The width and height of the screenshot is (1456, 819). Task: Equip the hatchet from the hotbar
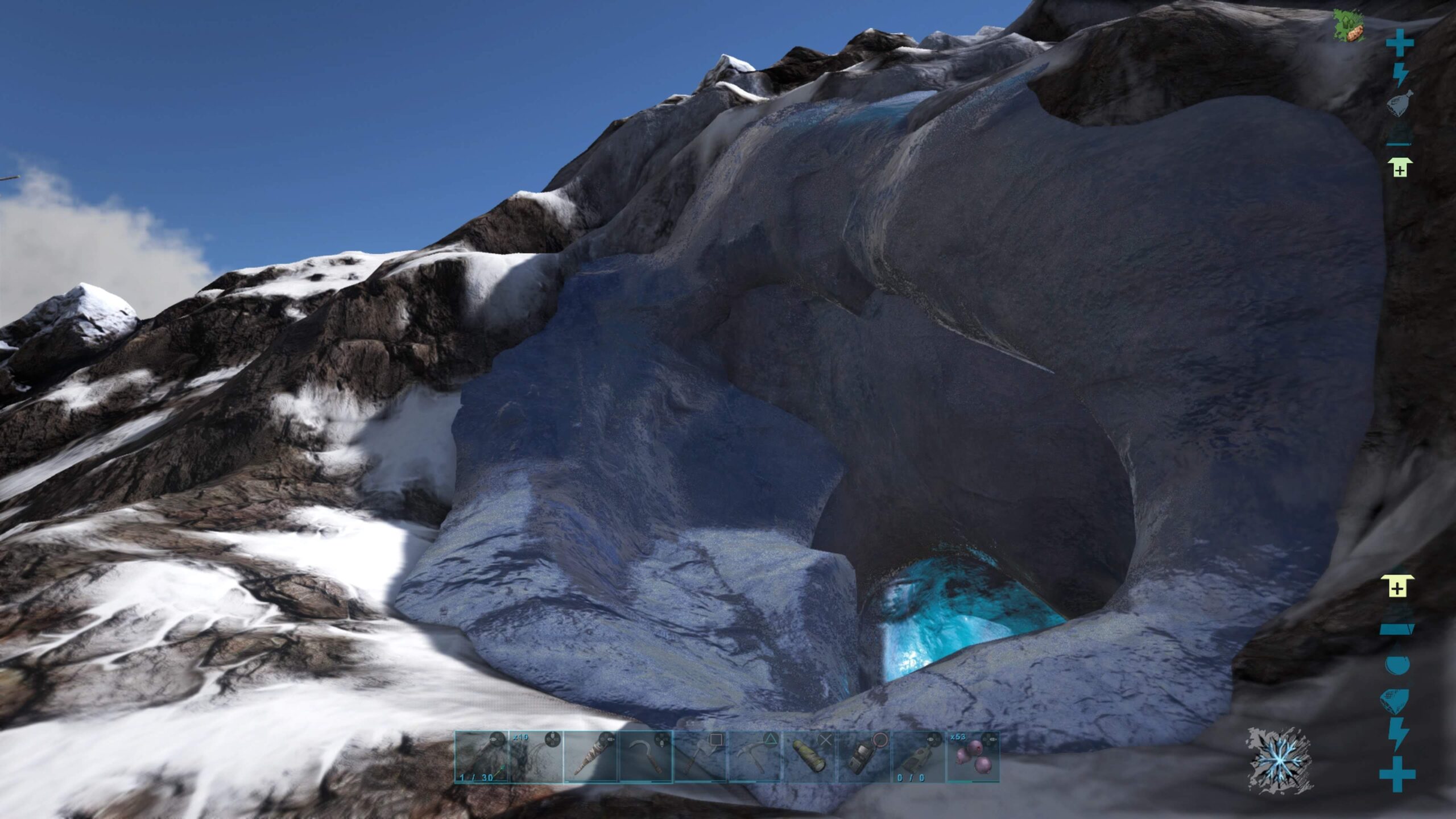(700, 756)
